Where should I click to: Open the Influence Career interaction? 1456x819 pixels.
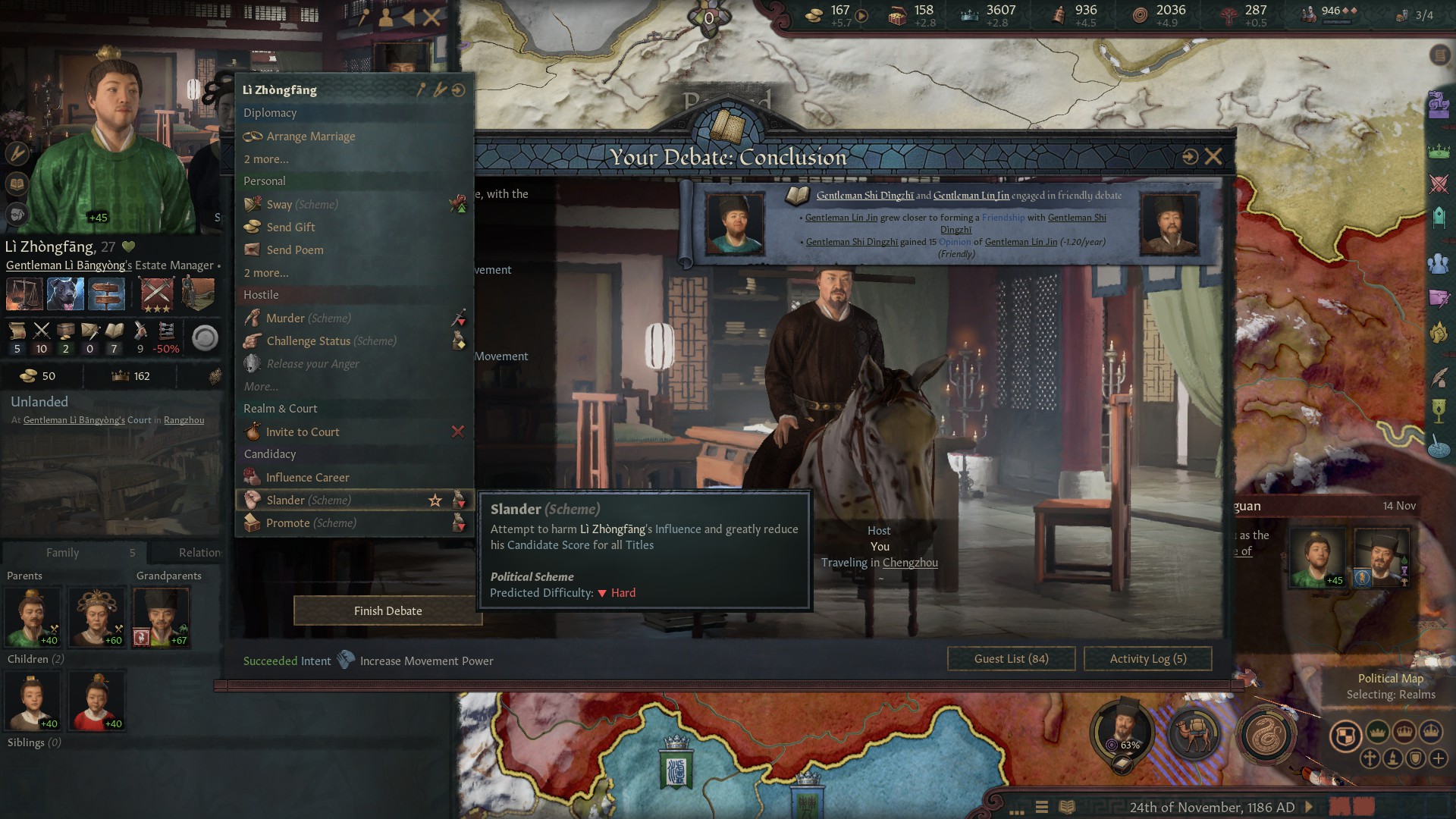click(307, 478)
